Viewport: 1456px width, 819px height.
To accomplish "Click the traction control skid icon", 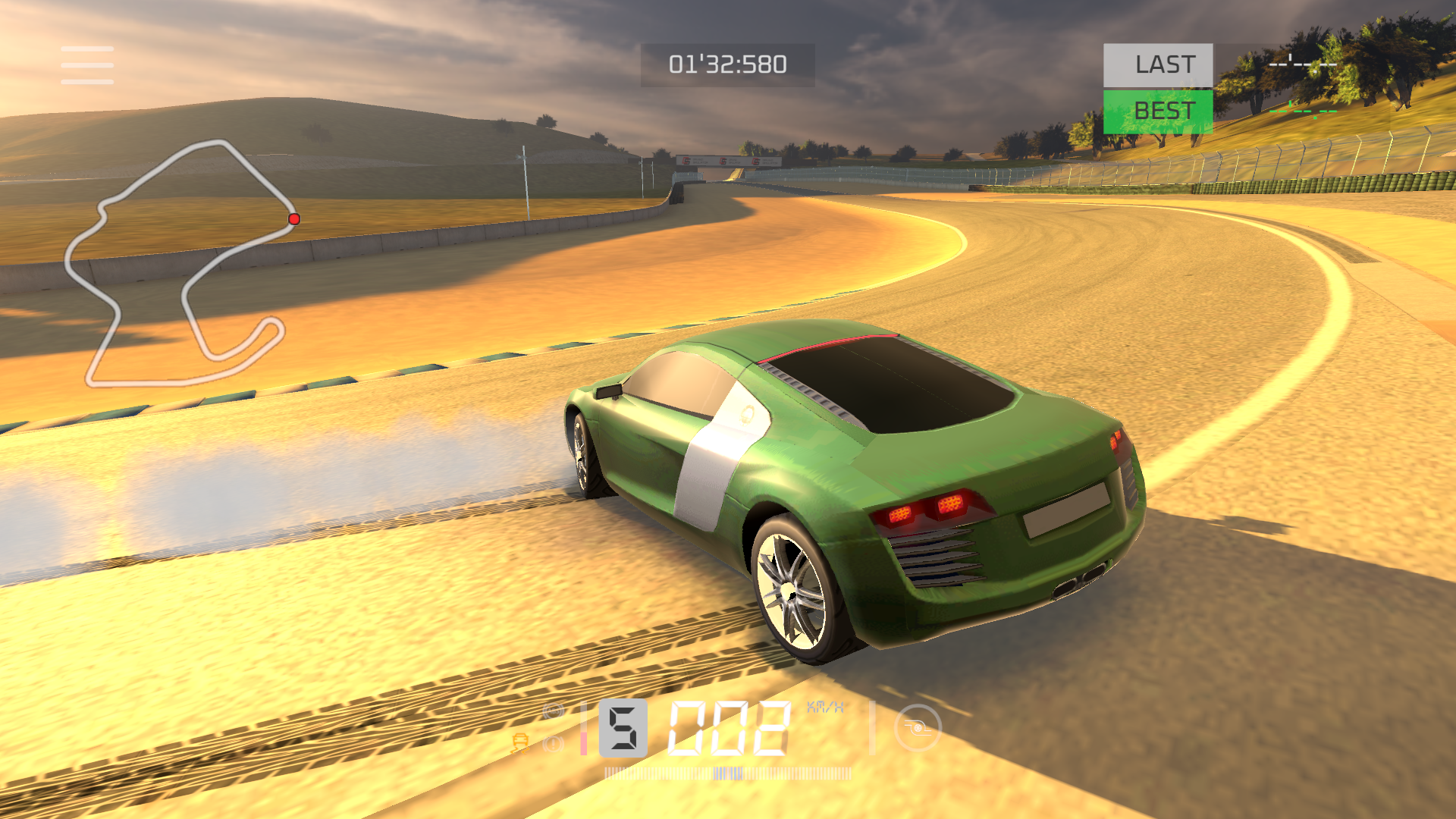I will tap(520, 742).
